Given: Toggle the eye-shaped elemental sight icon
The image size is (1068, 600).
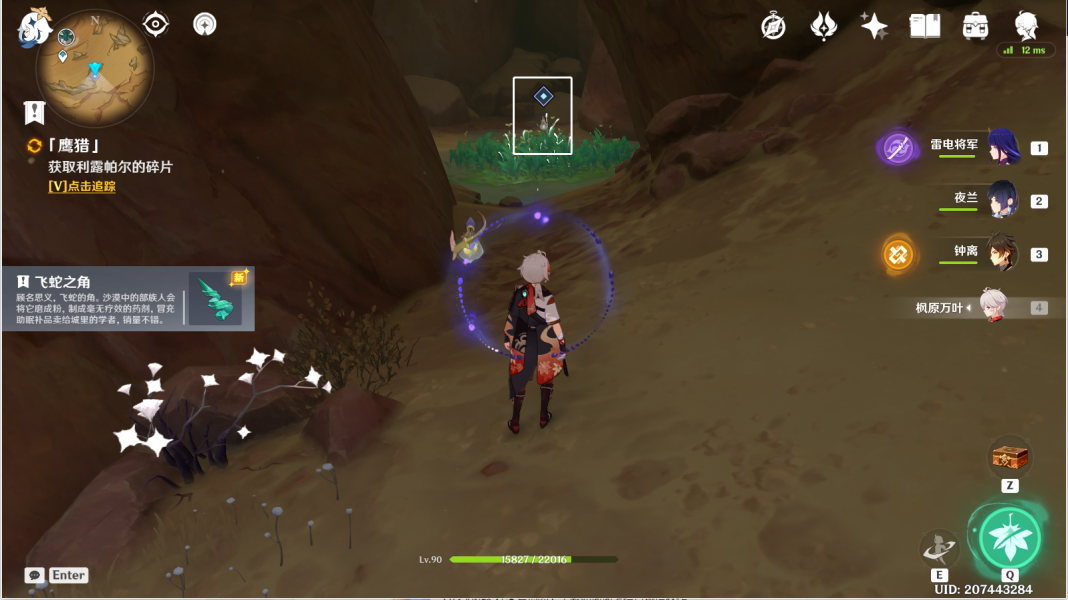Looking at the screenshot, I should point(156,24).
